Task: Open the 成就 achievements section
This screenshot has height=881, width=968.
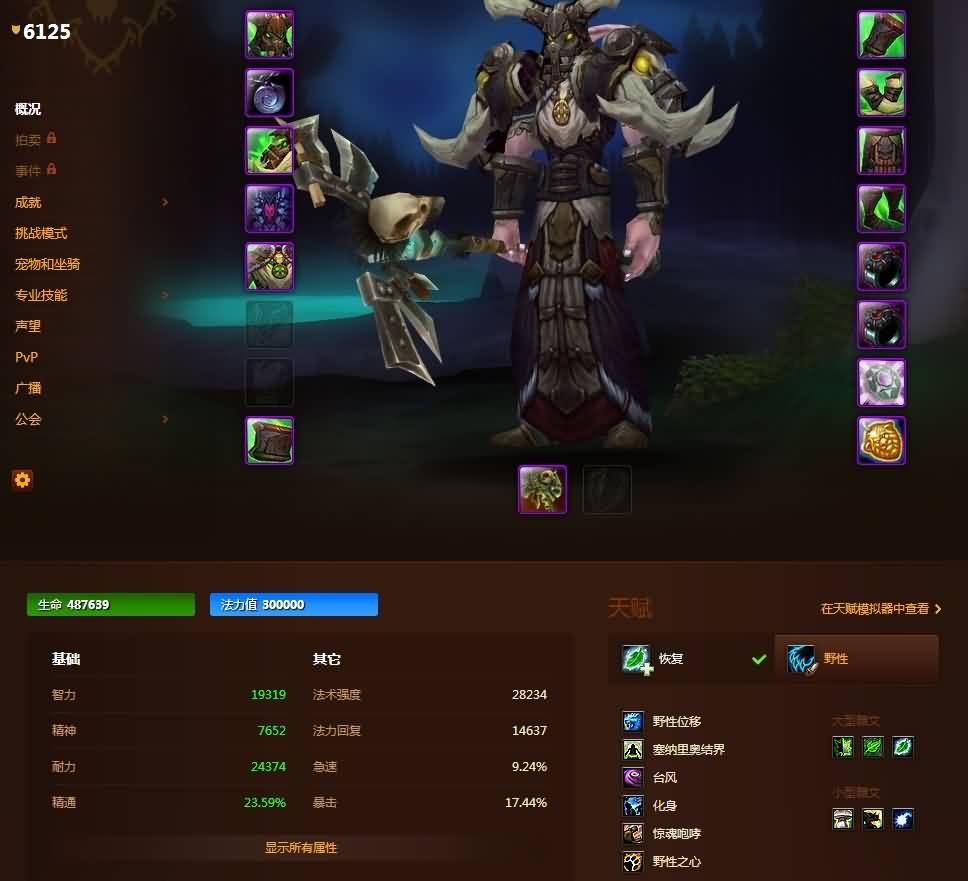Action: point(28,202)
